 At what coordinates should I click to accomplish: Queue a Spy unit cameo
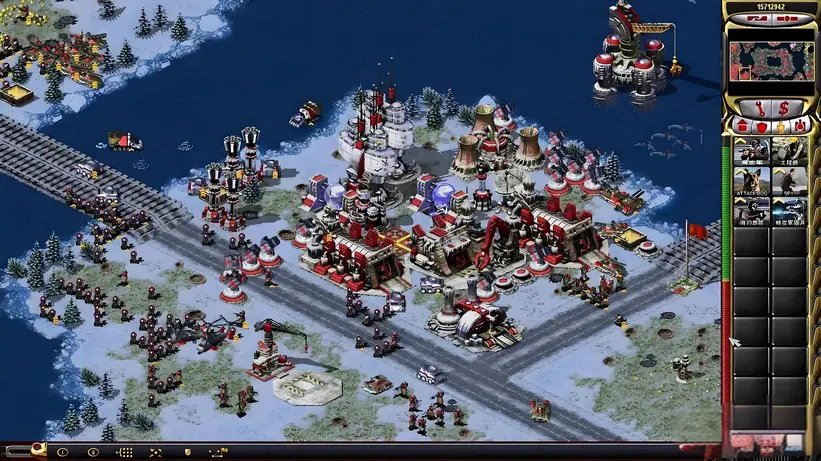click(789, 182)
